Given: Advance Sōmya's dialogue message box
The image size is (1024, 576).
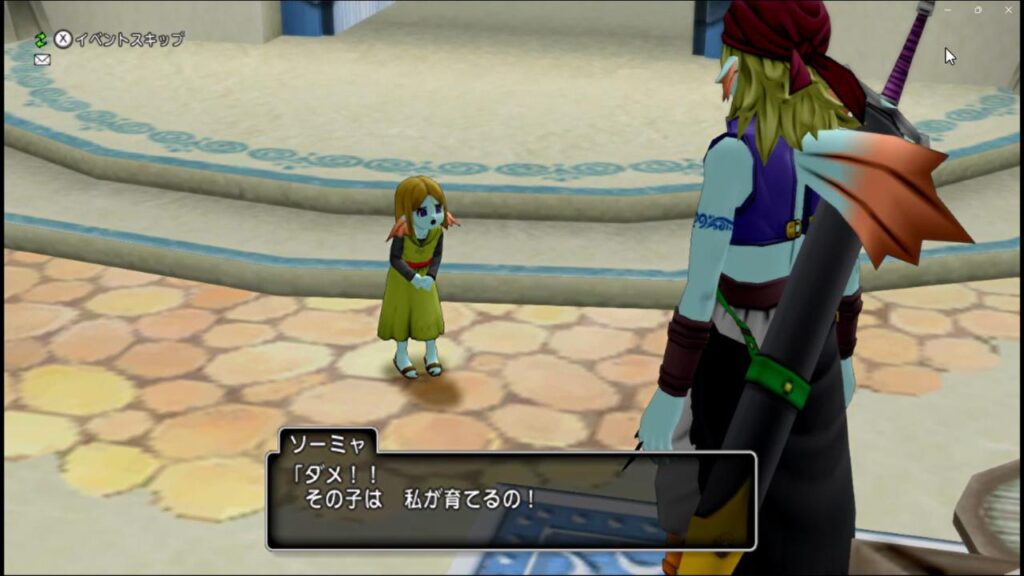Looking at the screenshot, I should pos(510,499).
